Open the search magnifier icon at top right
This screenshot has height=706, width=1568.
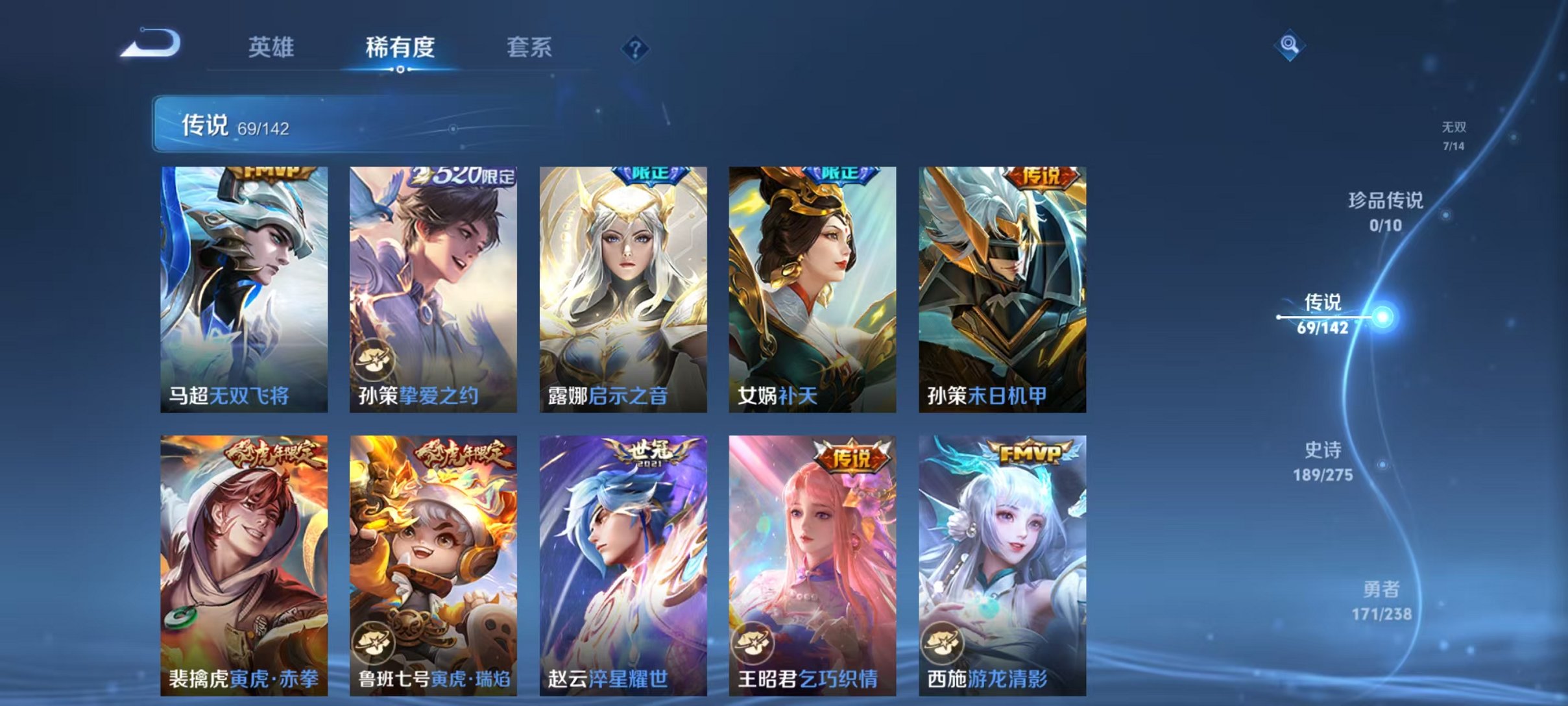click(x=1291, y=45)
